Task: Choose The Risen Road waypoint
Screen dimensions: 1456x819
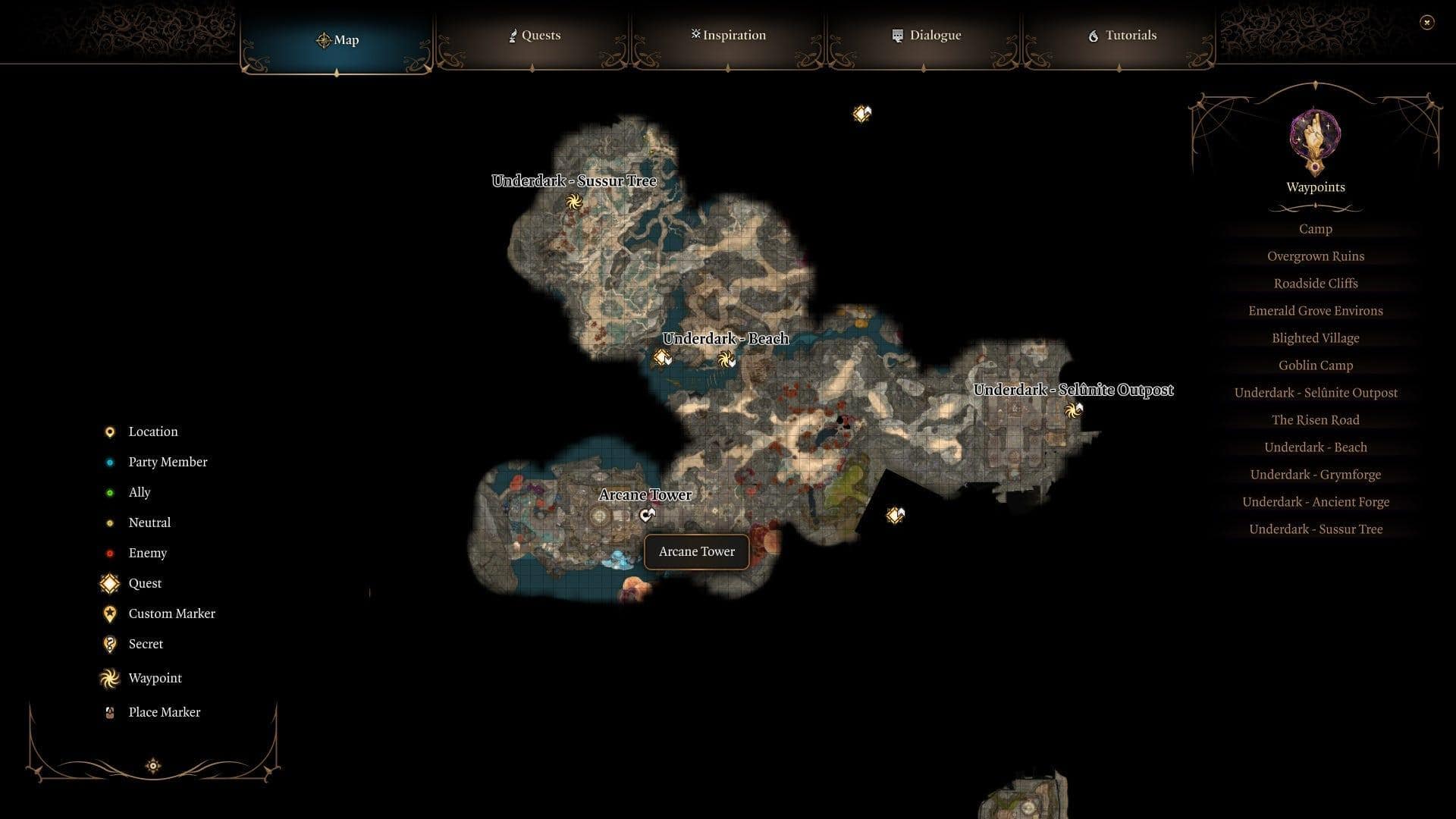Action: pos(1315,420)
